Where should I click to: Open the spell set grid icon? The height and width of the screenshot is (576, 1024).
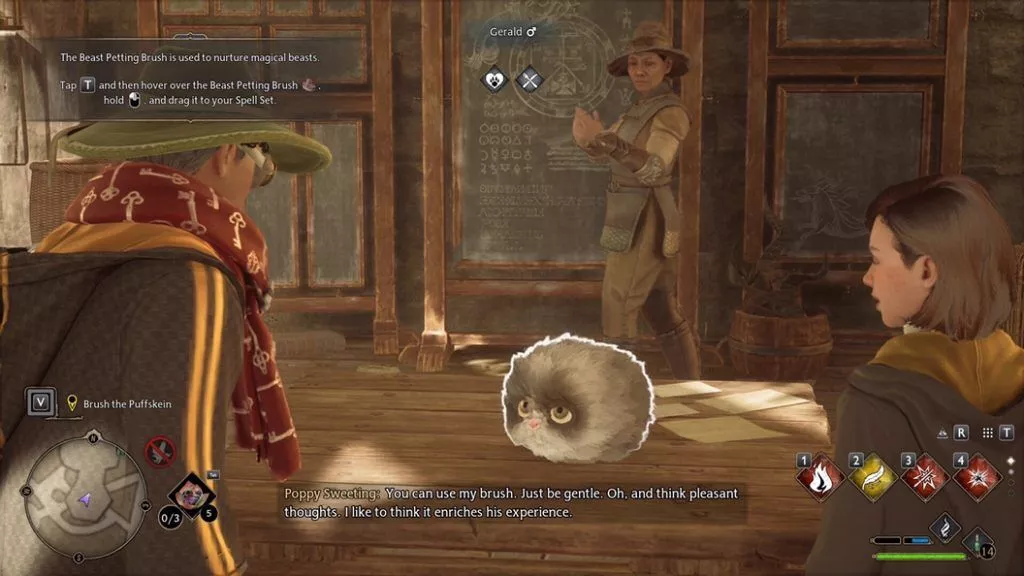(989, 432)
